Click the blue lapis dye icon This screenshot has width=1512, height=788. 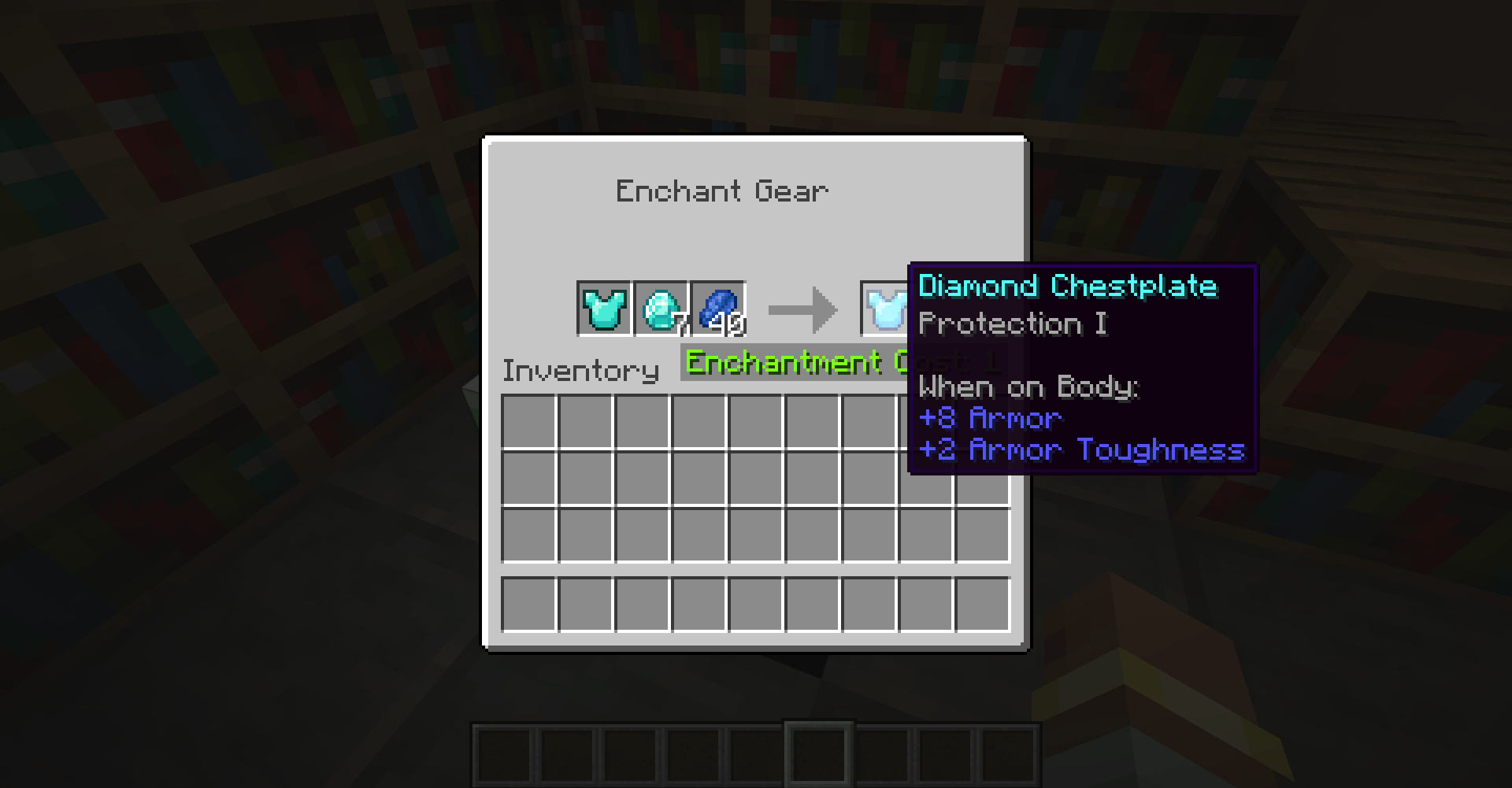(717, 305)
